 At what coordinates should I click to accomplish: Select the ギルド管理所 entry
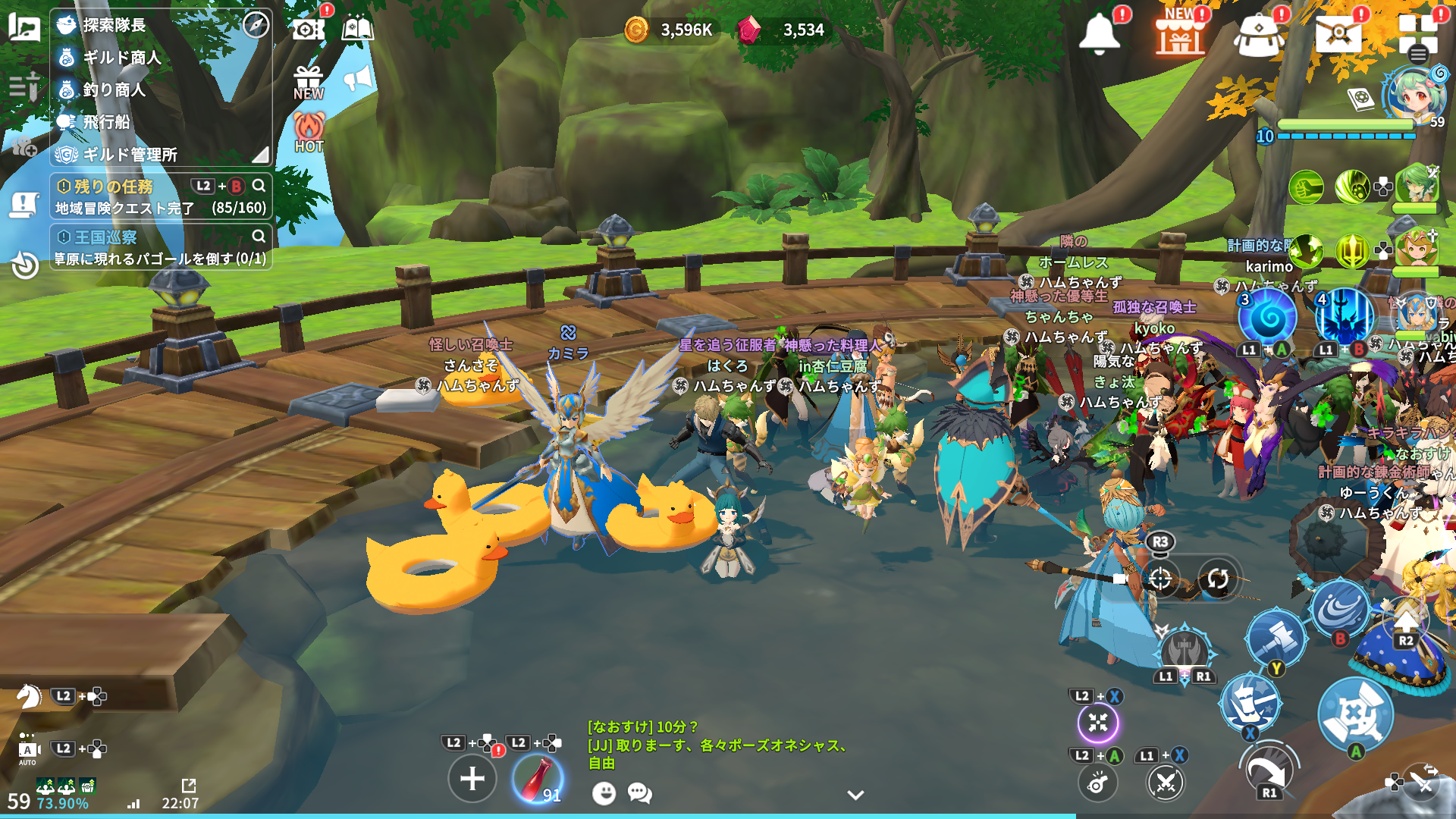(x=130, y=155)
